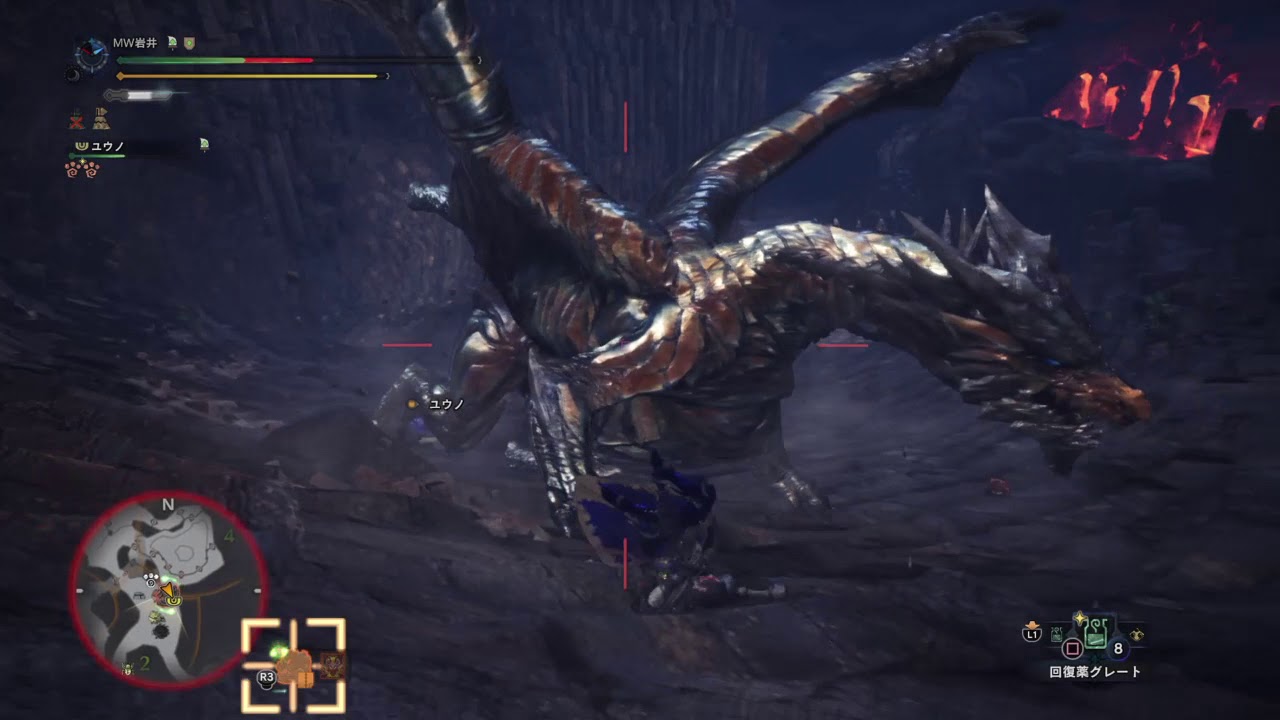Select the Lifepowder icon left of the potion
This screenshot has height=720, width=1280.
pyautogui.click(x=1056, y=634)
